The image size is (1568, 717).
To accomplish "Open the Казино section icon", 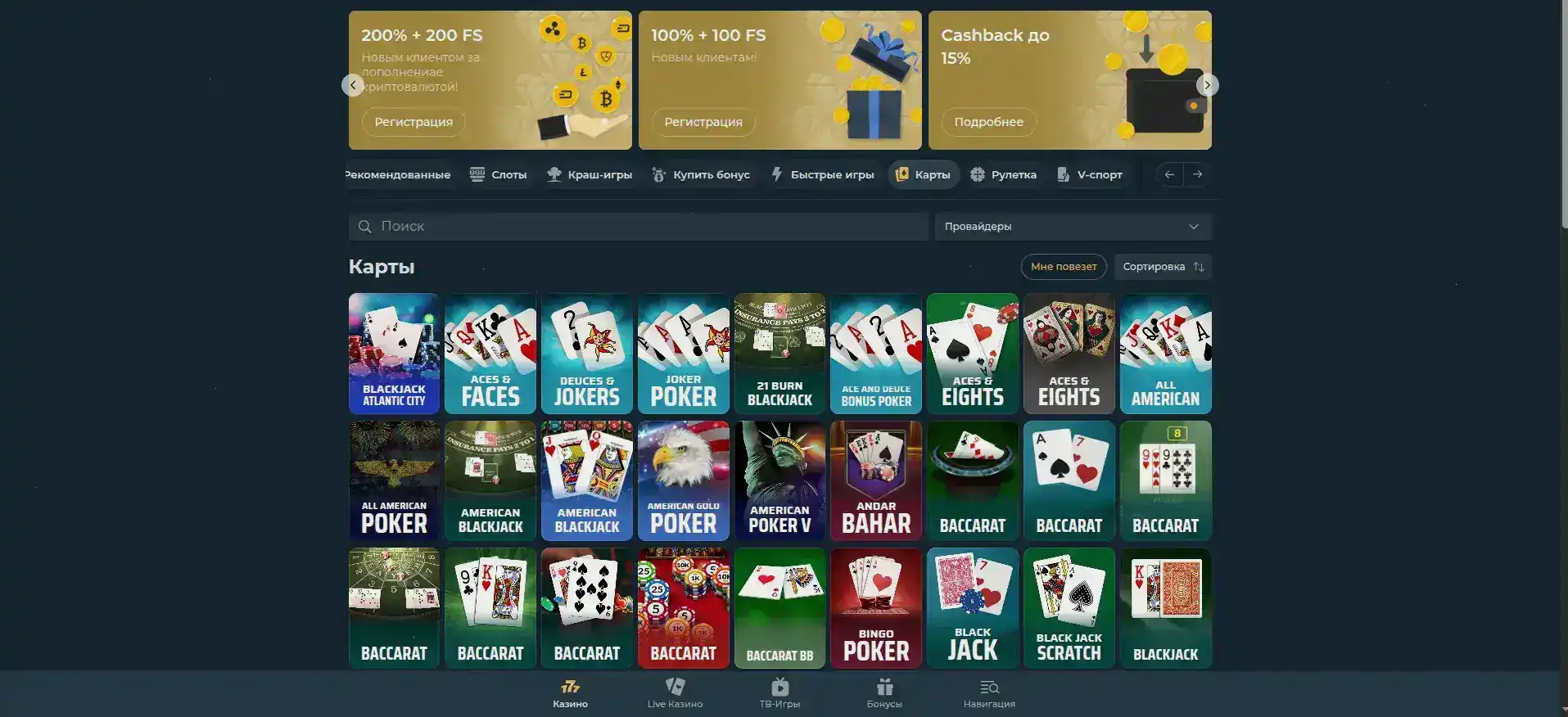I will click(x=570, y=688).
